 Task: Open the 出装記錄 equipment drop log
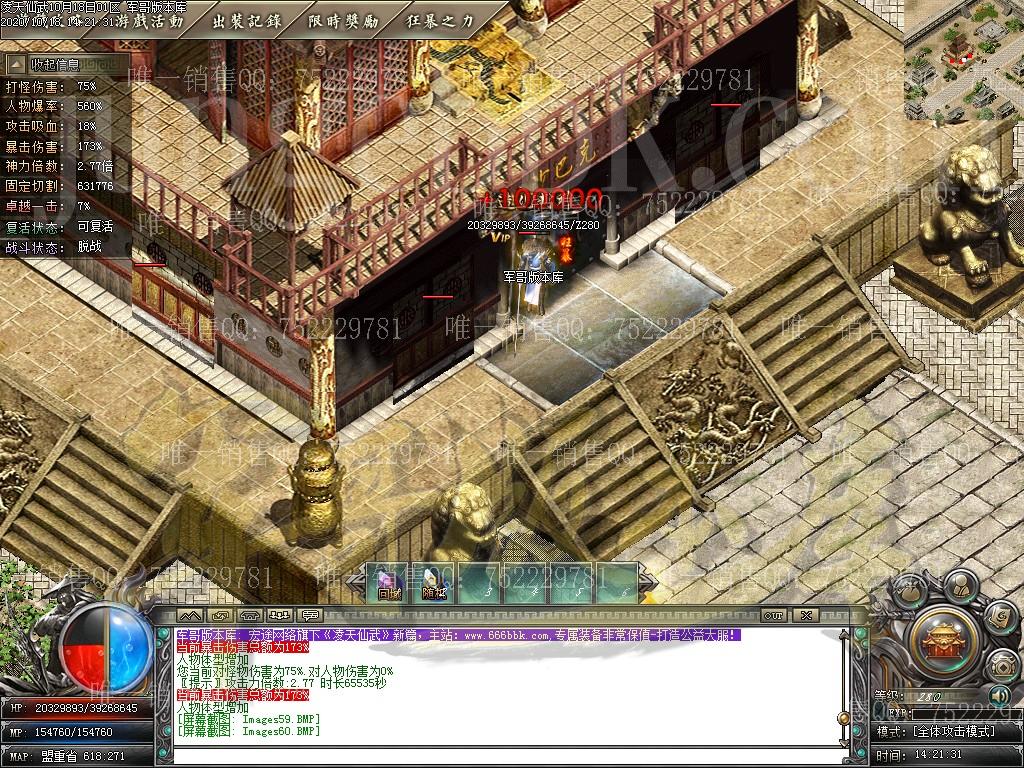tap(246, 20)
